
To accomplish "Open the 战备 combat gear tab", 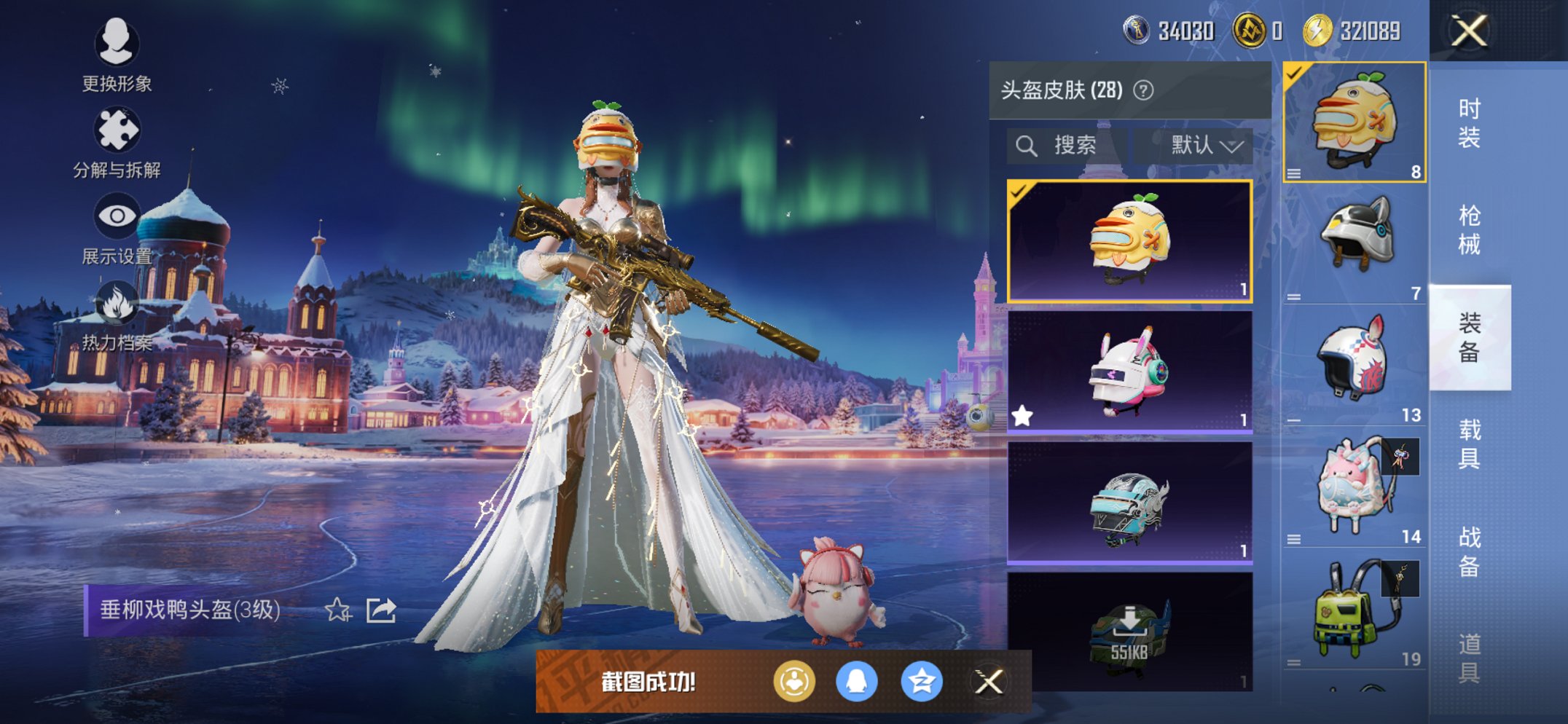I will [1469, 551].
